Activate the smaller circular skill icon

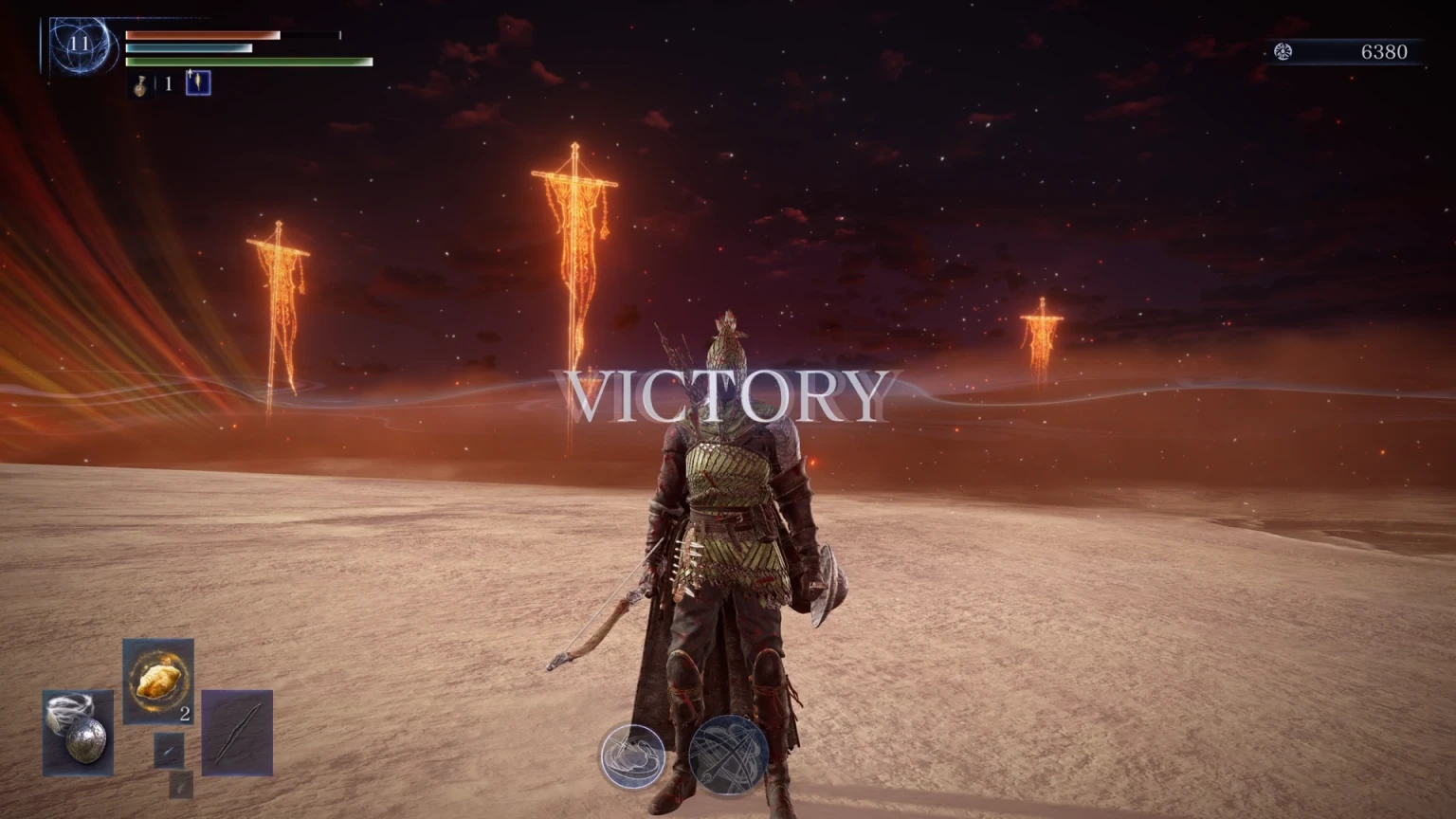[632, 755]
